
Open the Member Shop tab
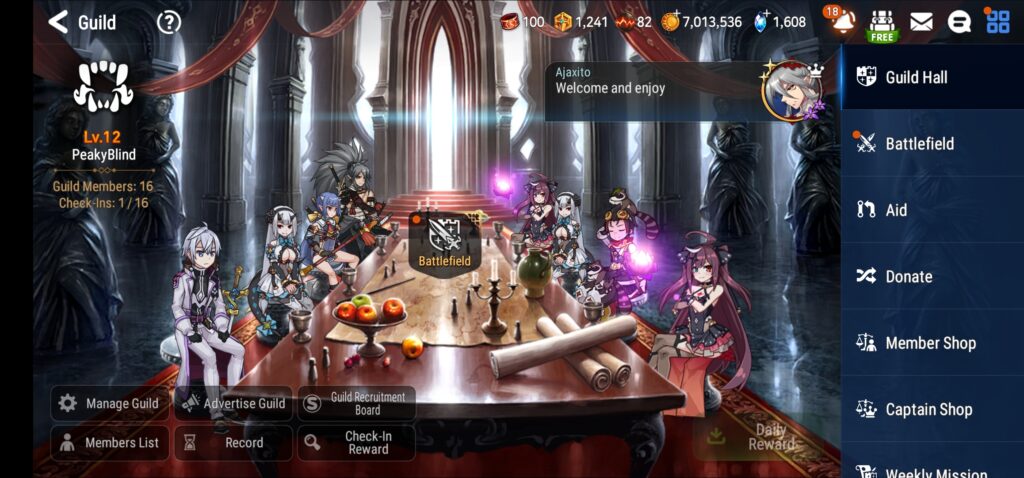pyautogui.click(x=932, y=343)
